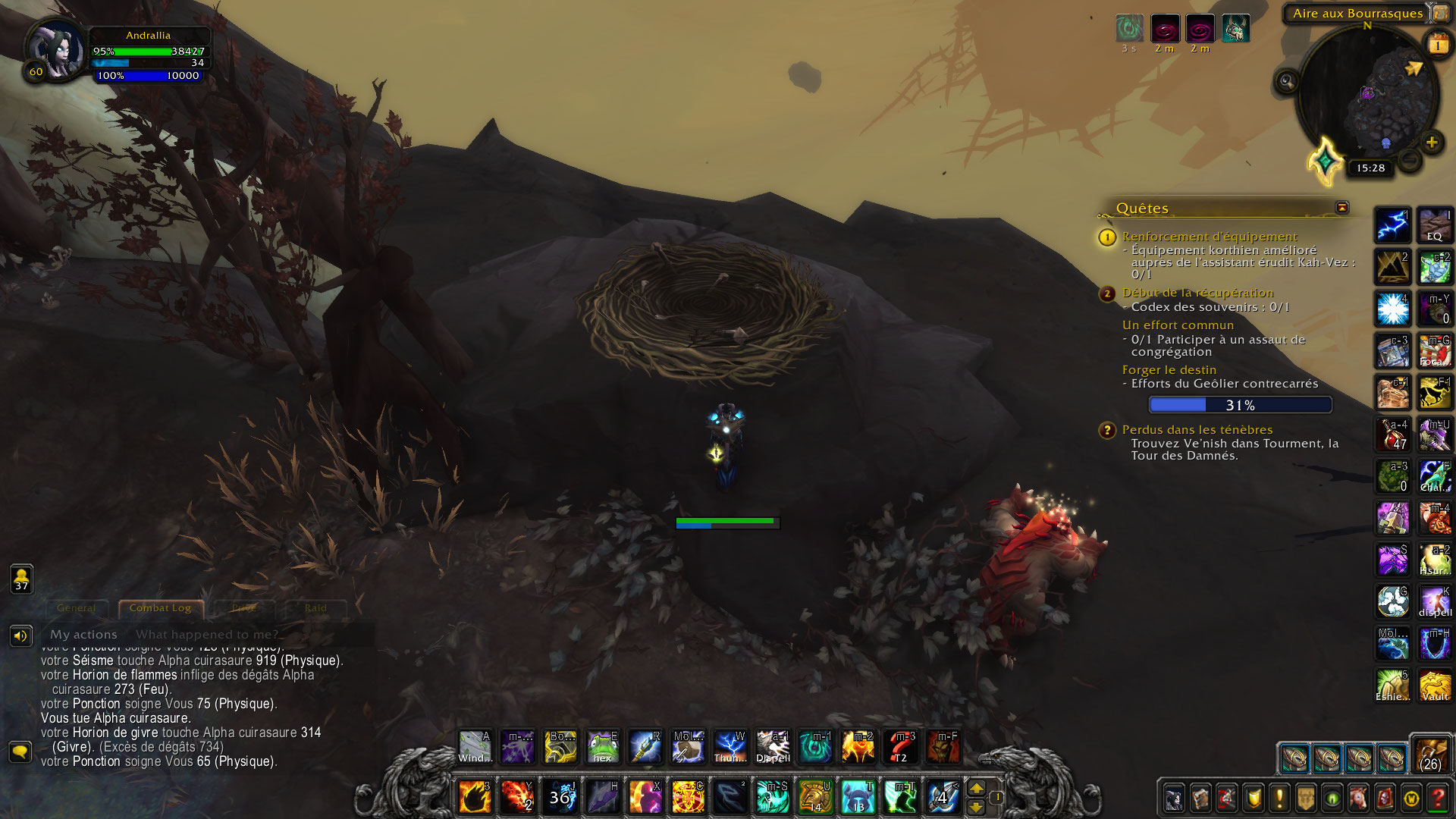Activate the Thunderstorm lightning ability
The width and height of the screenshot is (1456, 819).
coord(730,747)
